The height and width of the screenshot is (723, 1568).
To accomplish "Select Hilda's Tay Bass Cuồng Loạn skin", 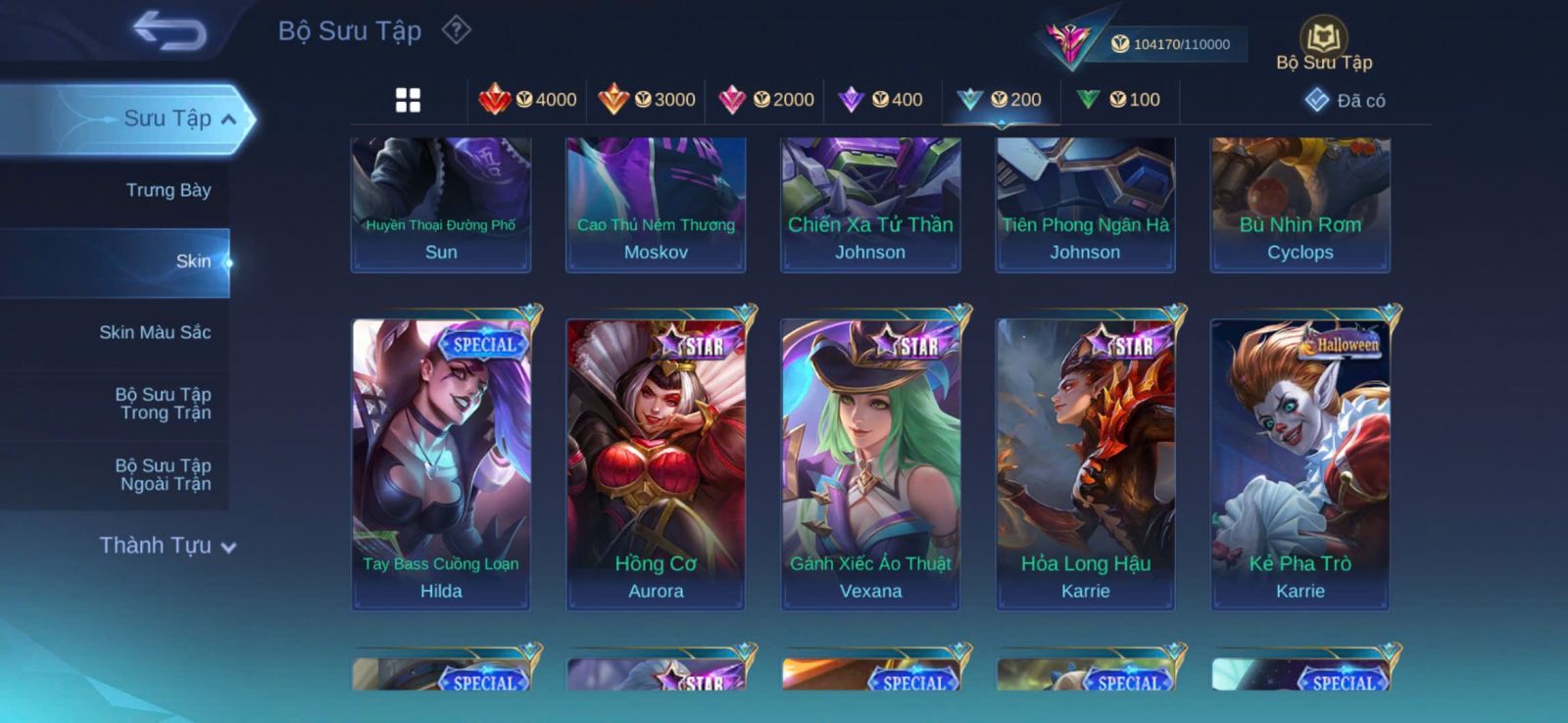I will point(441,462).
